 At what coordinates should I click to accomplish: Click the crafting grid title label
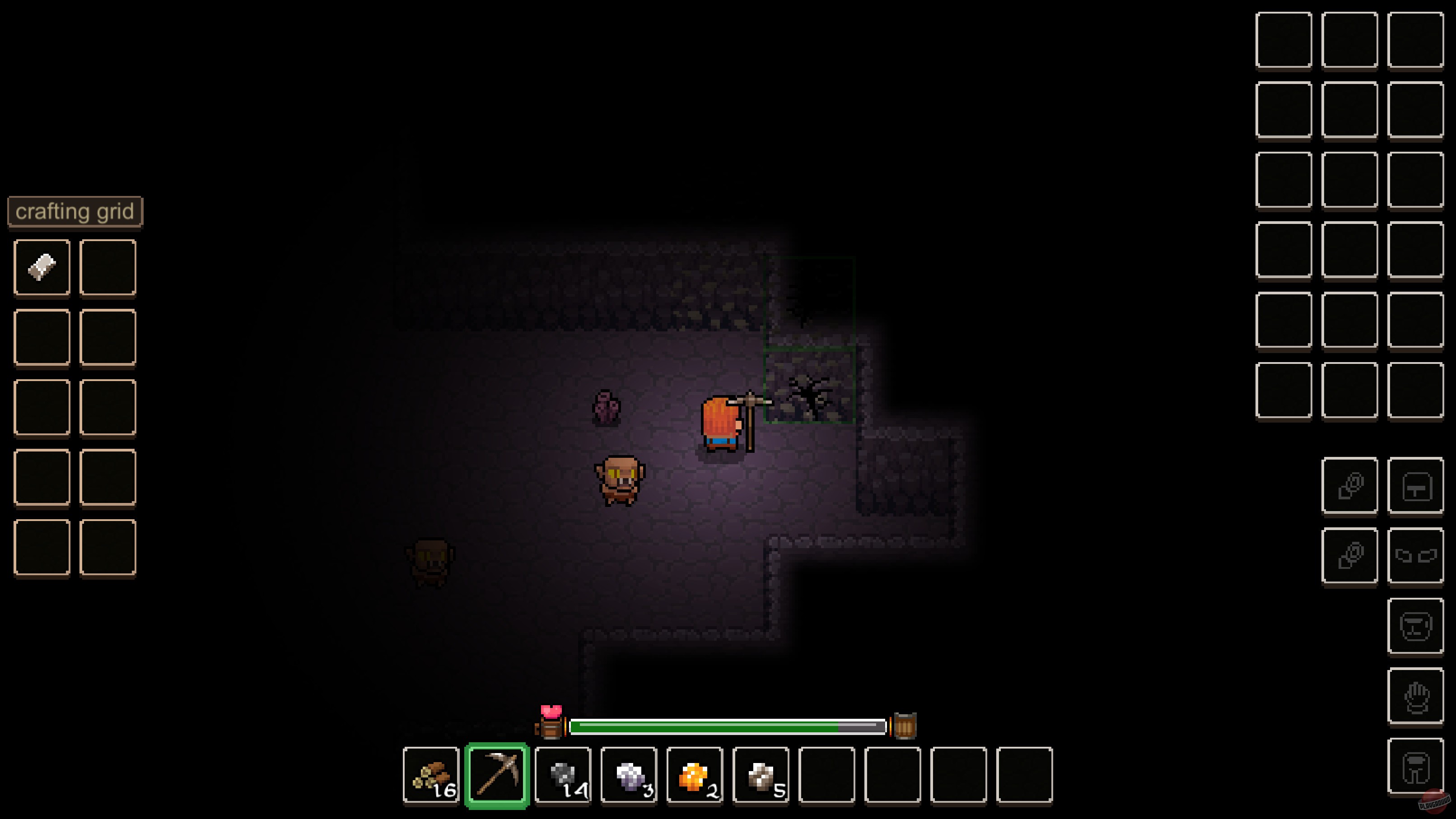(x=75, y=211)
